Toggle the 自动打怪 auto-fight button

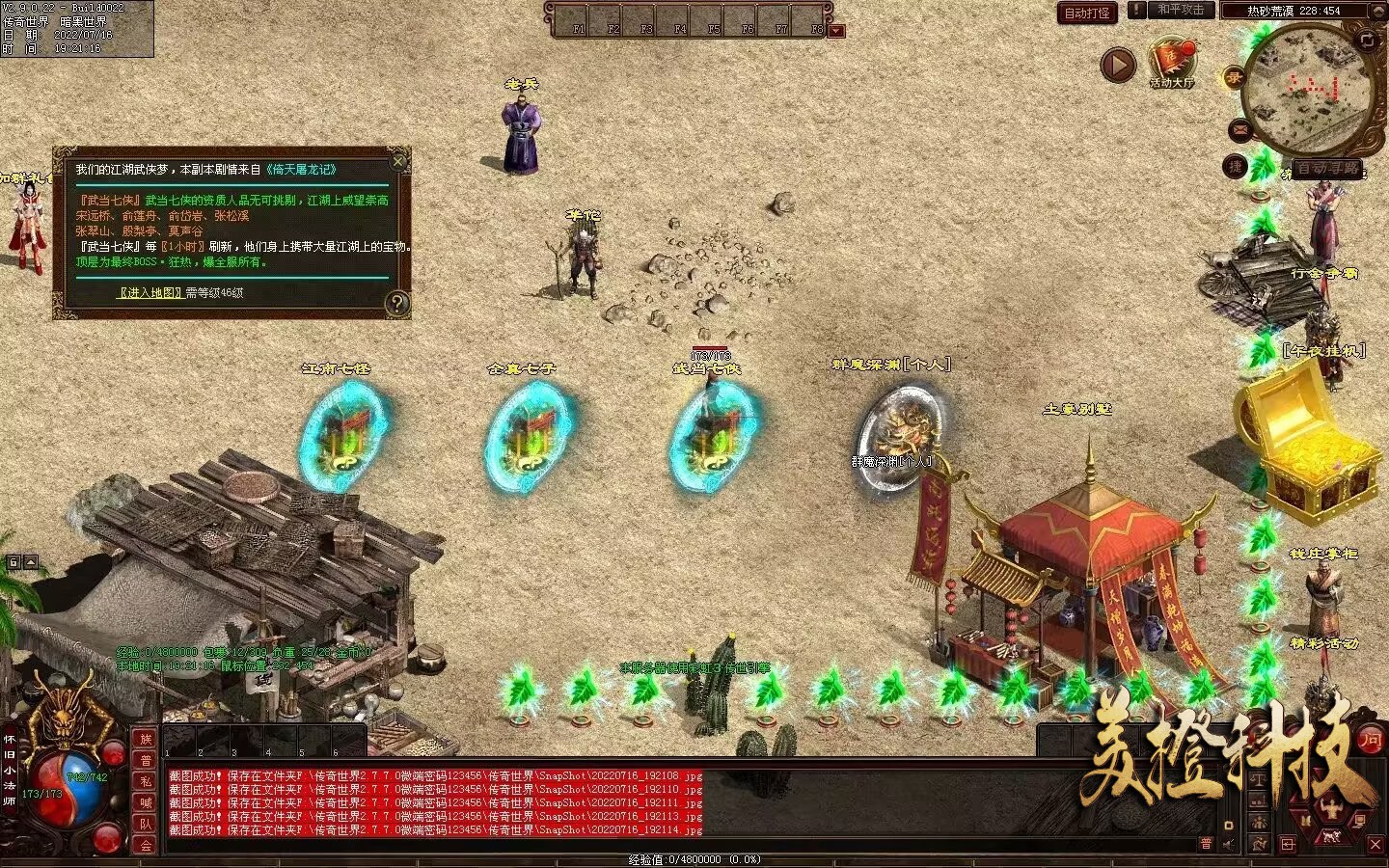(1087, 13)
